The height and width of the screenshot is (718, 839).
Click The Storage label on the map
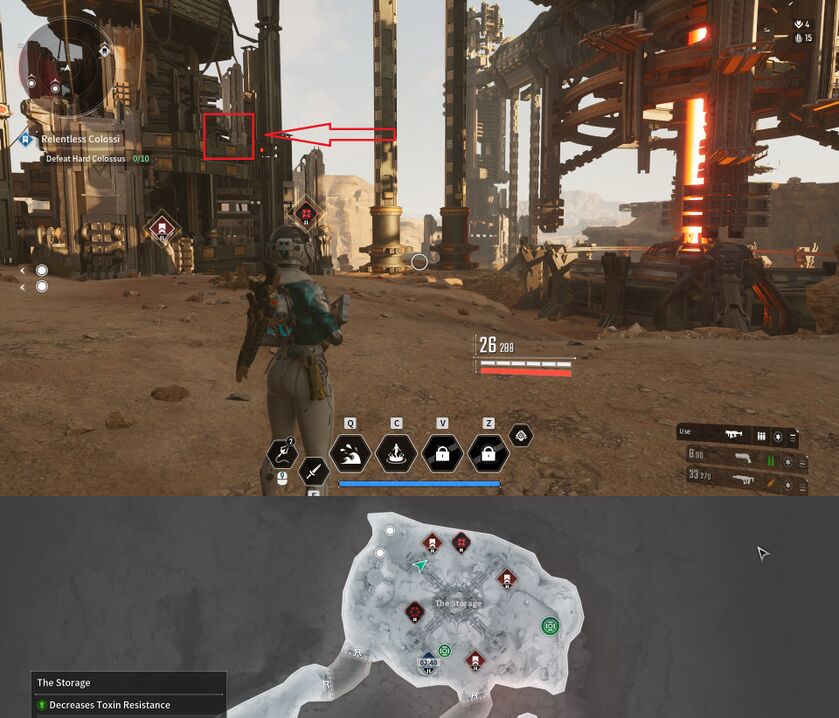(459, 604)
